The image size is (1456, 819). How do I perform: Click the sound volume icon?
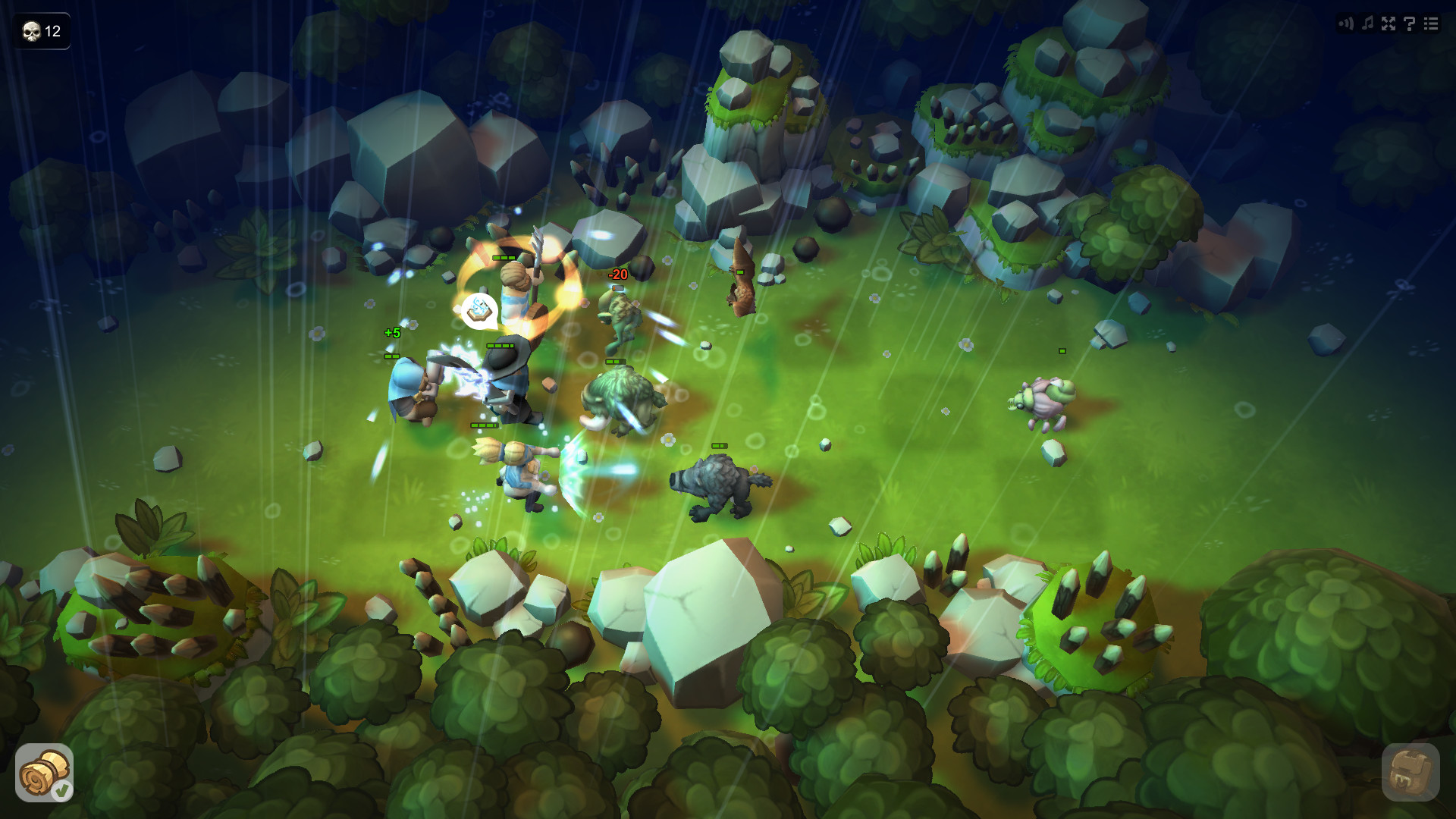click(1346, 23)
